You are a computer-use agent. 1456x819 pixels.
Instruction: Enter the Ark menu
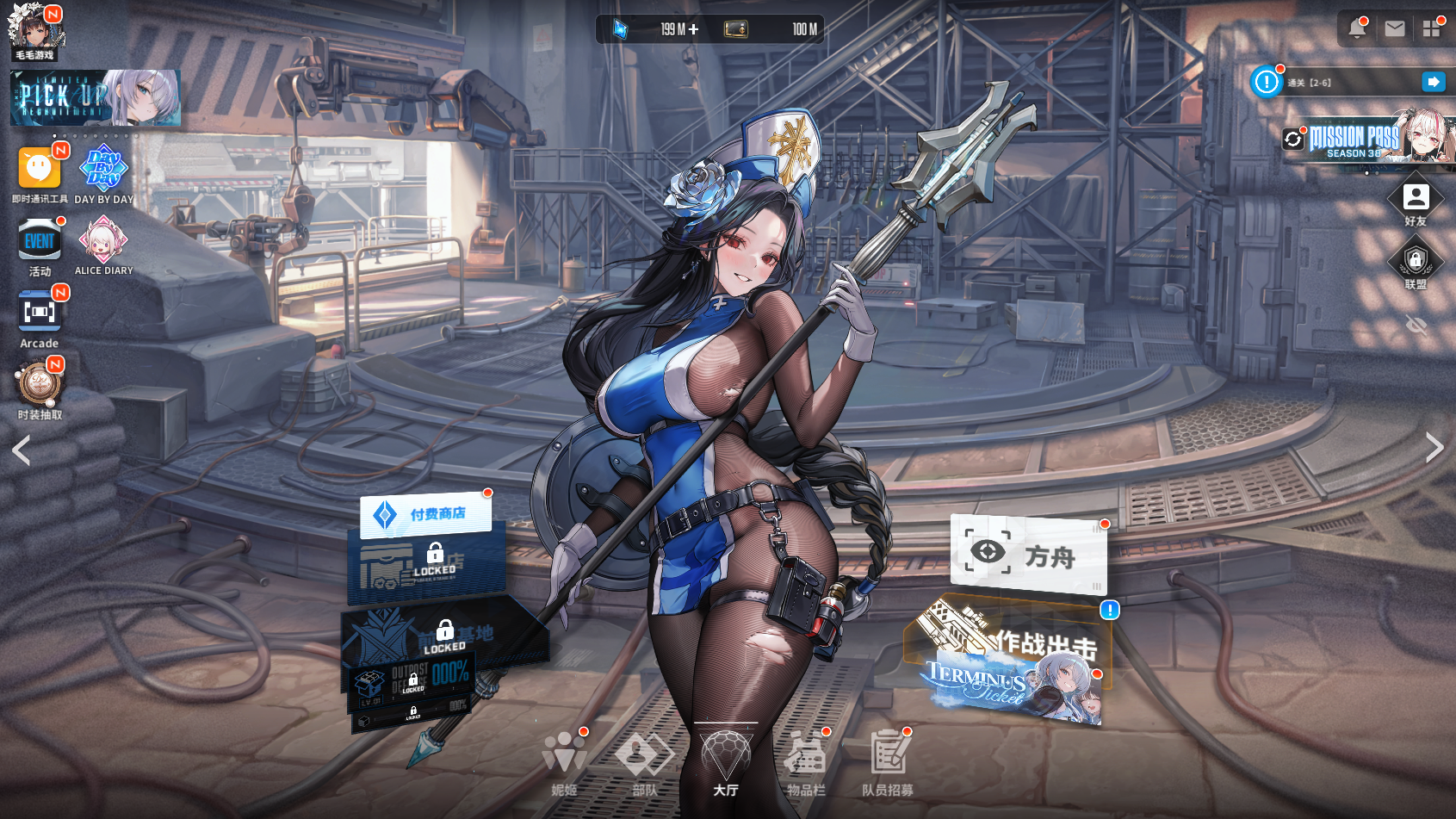click(x=1027, y=554)
